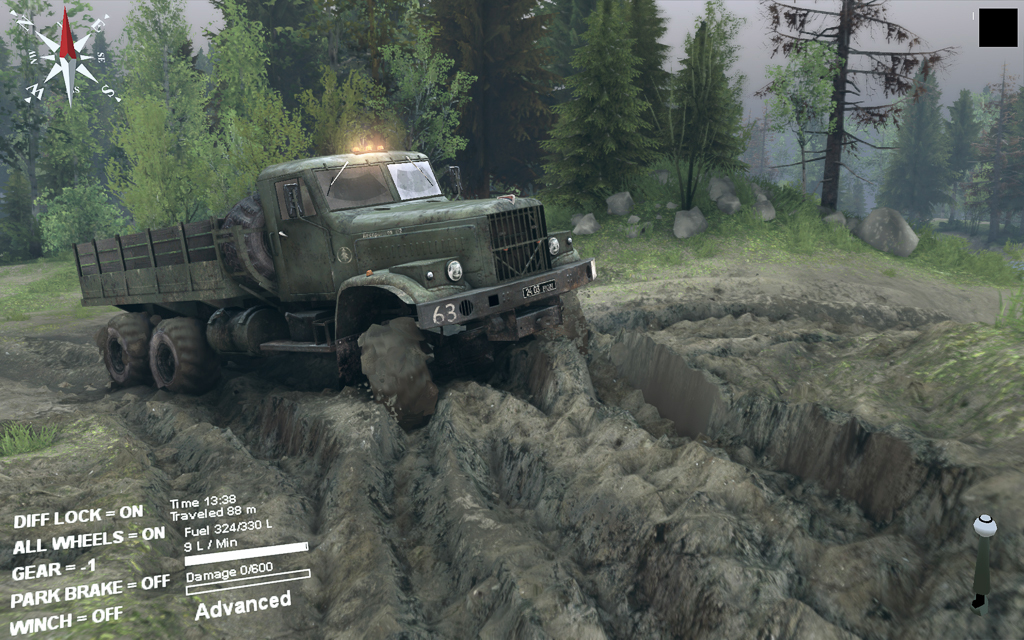The height and width of the screenshot is (640, 1024).
Task: Open the Advanced functions menu
Action: click(x=243, y=604)
